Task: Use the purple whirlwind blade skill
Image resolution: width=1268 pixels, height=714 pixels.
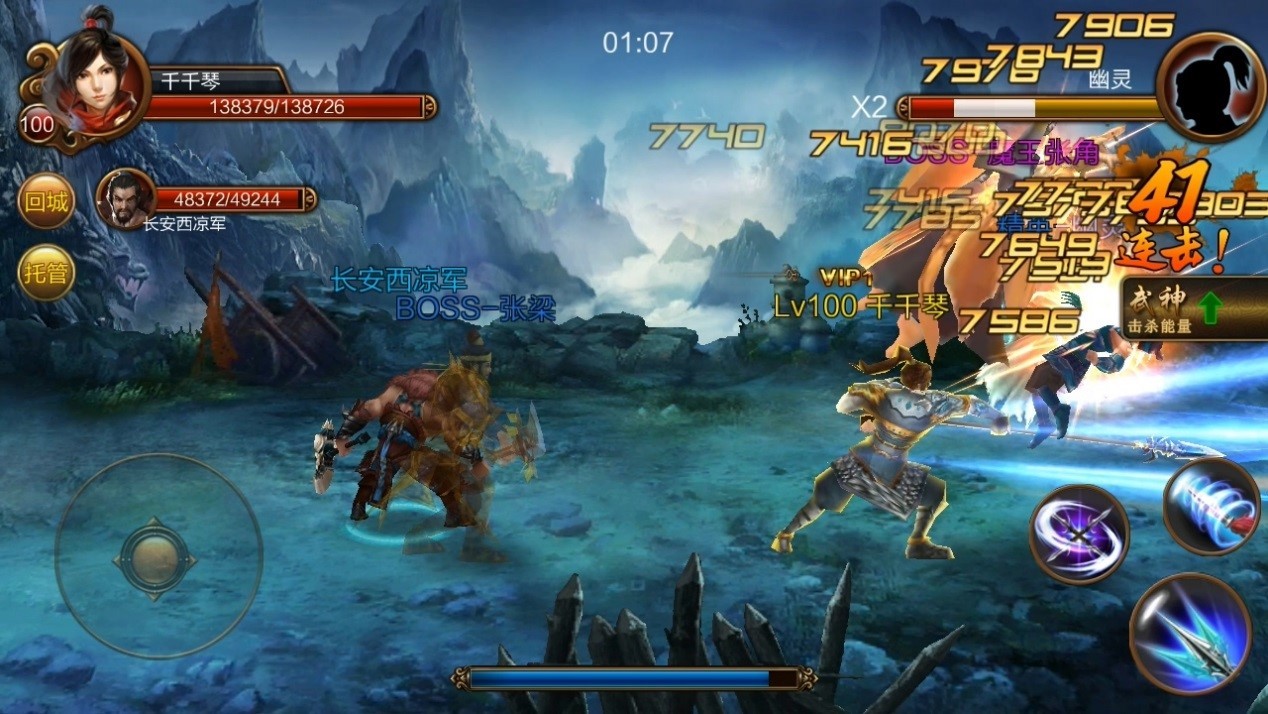Action: point(1079,533)
